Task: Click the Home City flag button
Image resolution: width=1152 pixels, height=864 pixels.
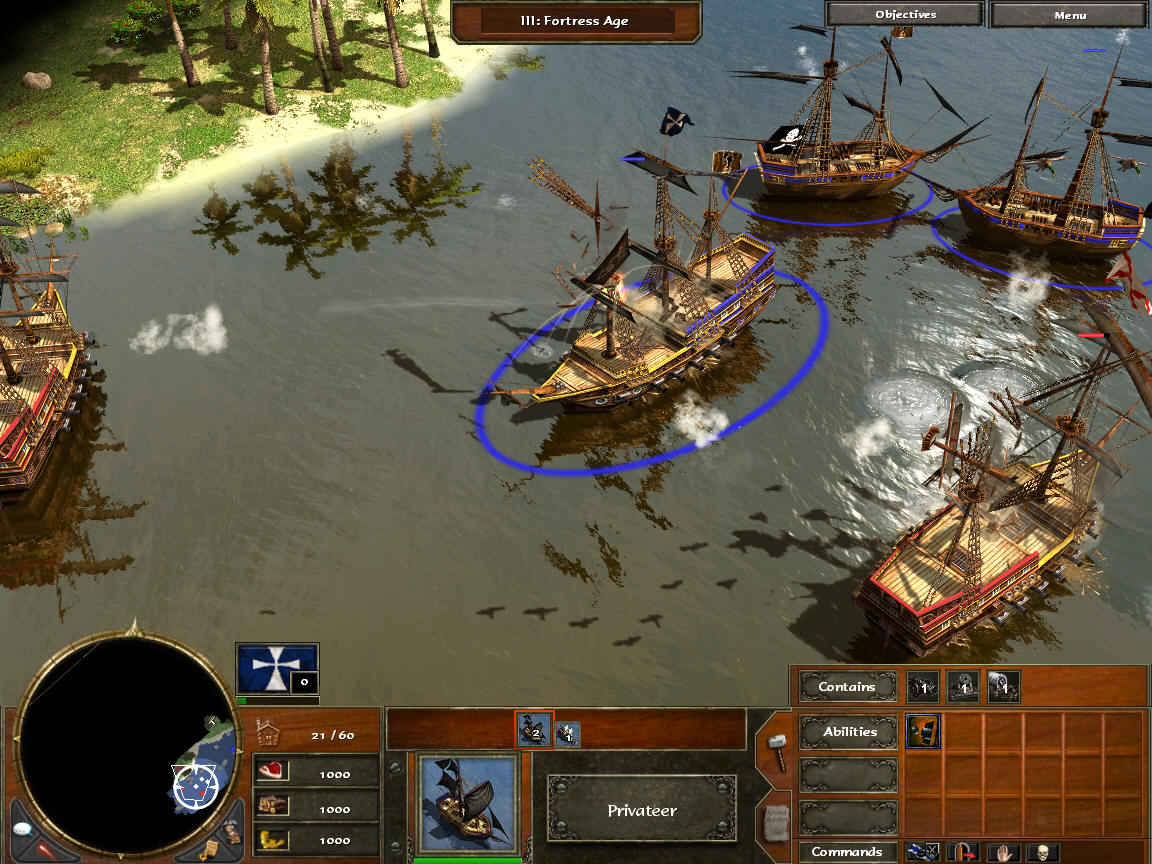Action: (x=277, y=669)
